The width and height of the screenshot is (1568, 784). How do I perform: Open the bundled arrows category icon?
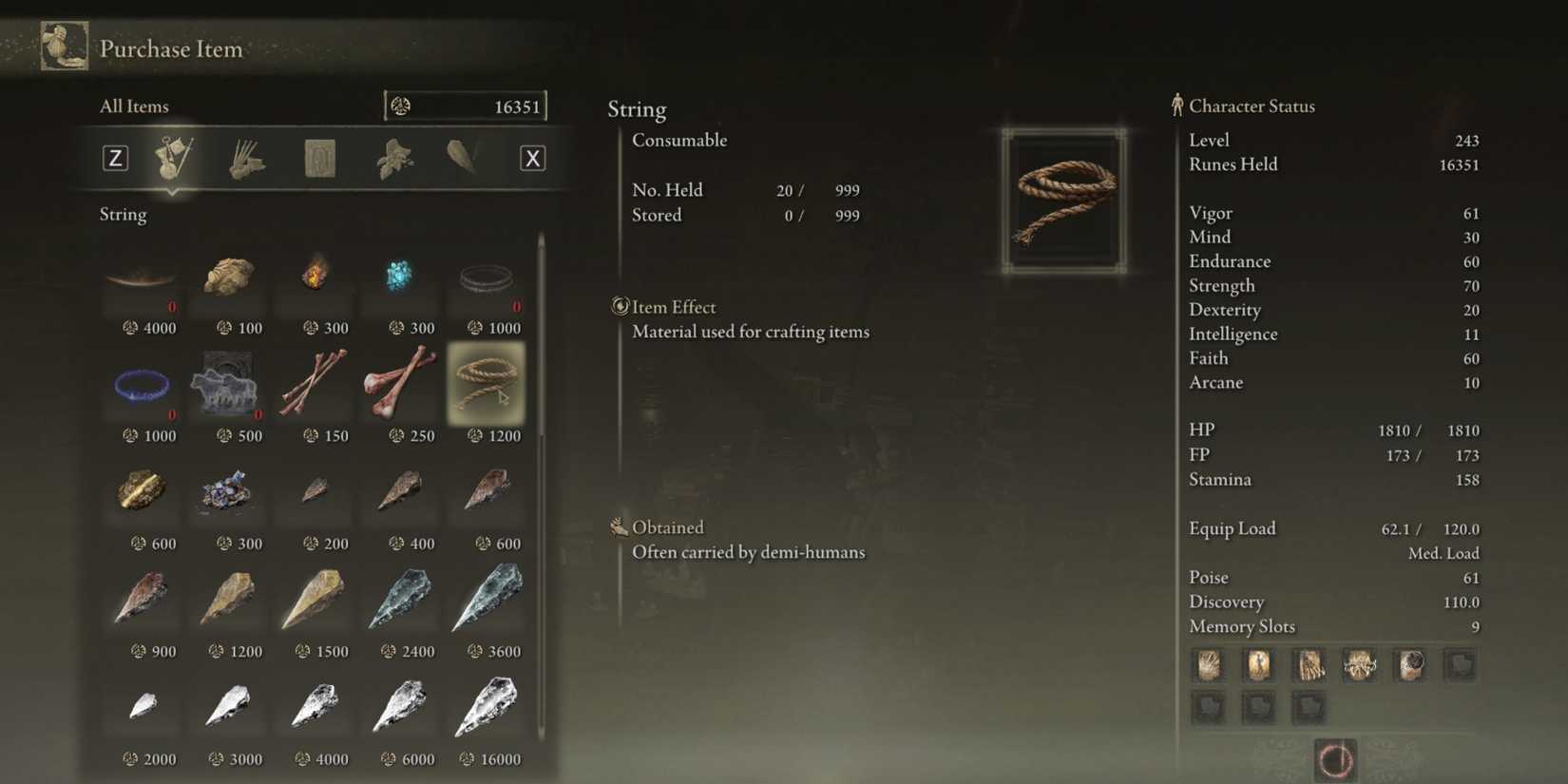(x=247, y=158)
